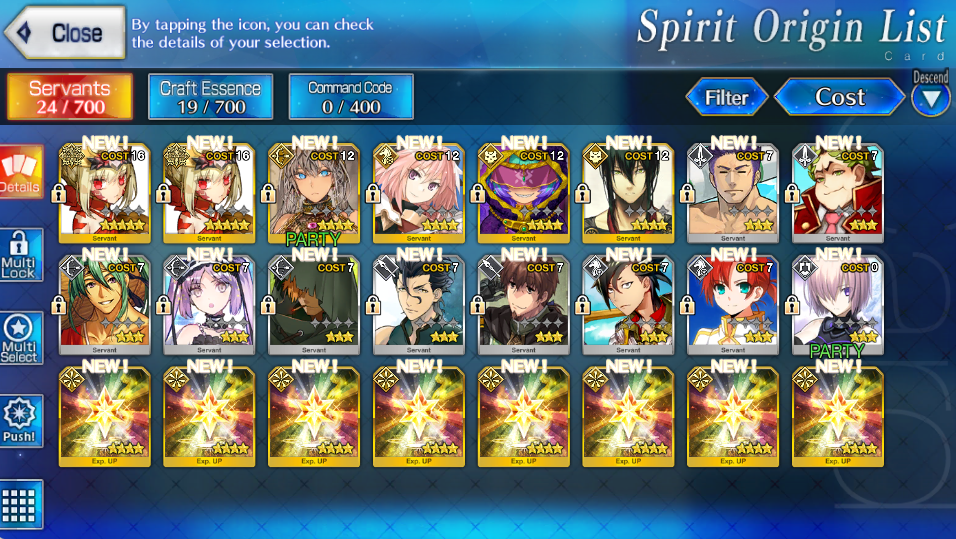The image size is (956, 539).
Task: Activate the Details button
Action: point(21,172)
